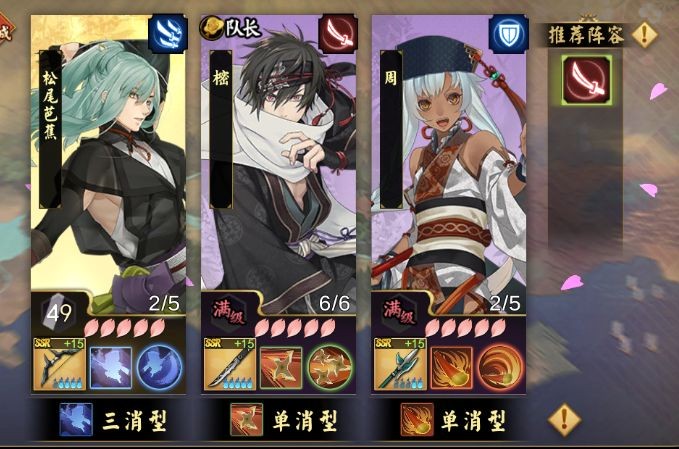Click the exclamation mark beside 推荐阵容
This screenshot has width=679, height=449.
(646, 35)
